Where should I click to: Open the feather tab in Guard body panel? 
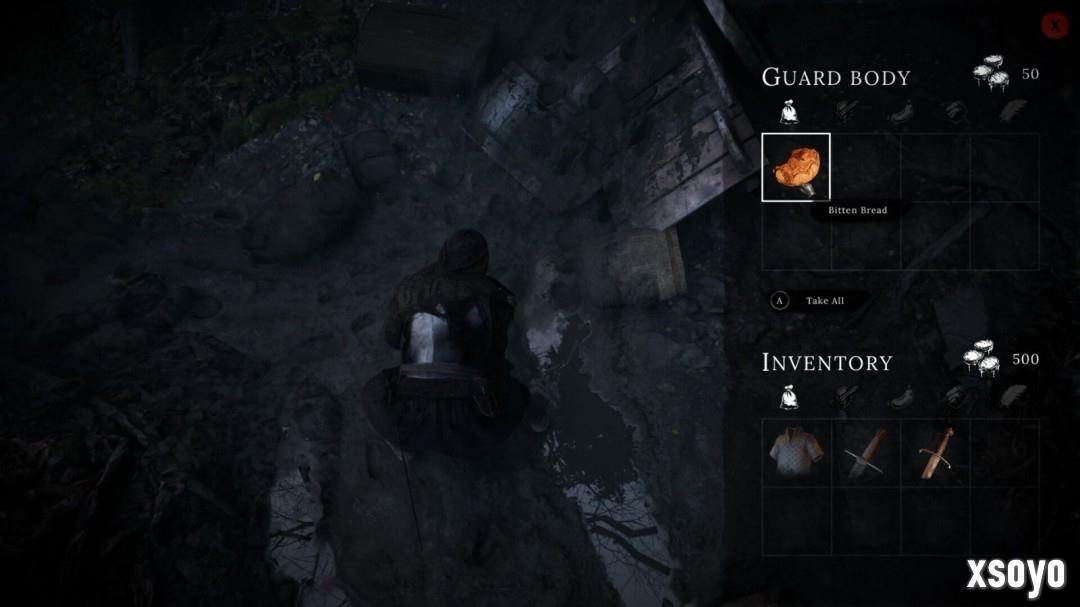(x=1012, y=111)
